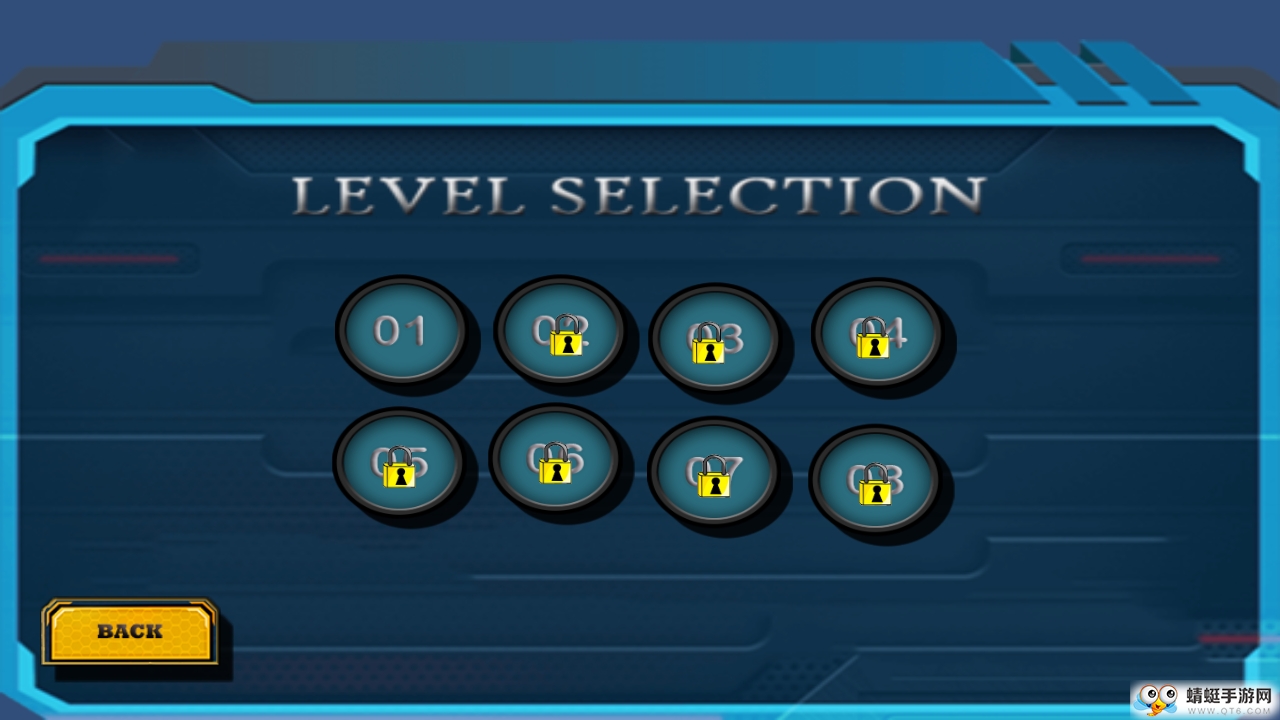
Task: Click the level 05 circle in second row
Action: (x=400, y=463)
